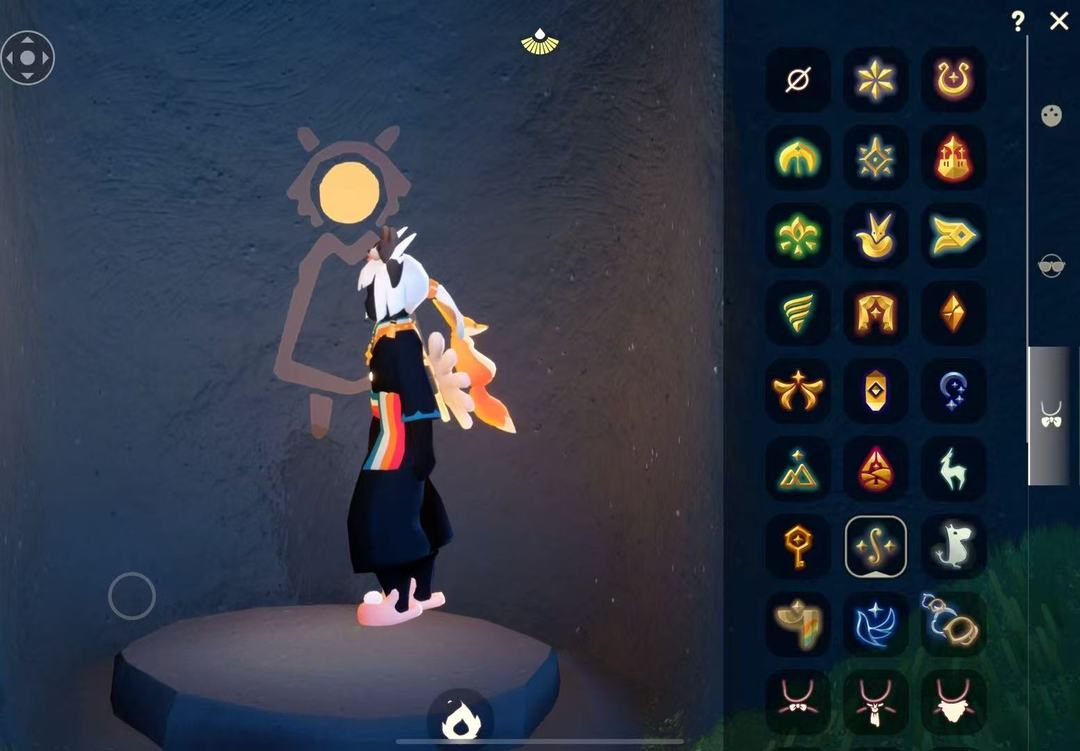Close the outfit closet panel
Image resolution: width=1080 pixels, height=751 pixels.
1059,21
